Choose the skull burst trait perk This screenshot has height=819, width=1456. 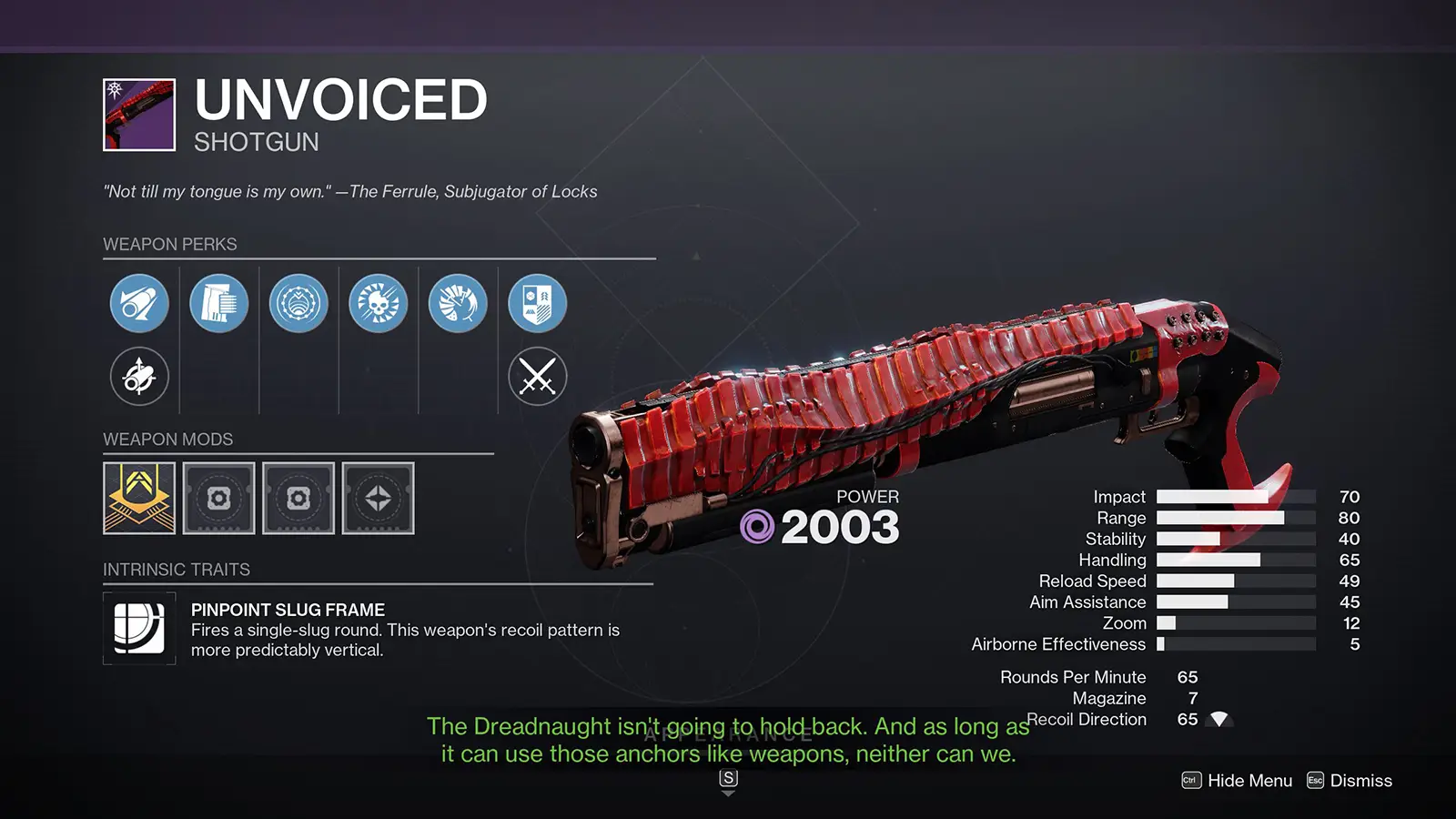pos(379,303)
